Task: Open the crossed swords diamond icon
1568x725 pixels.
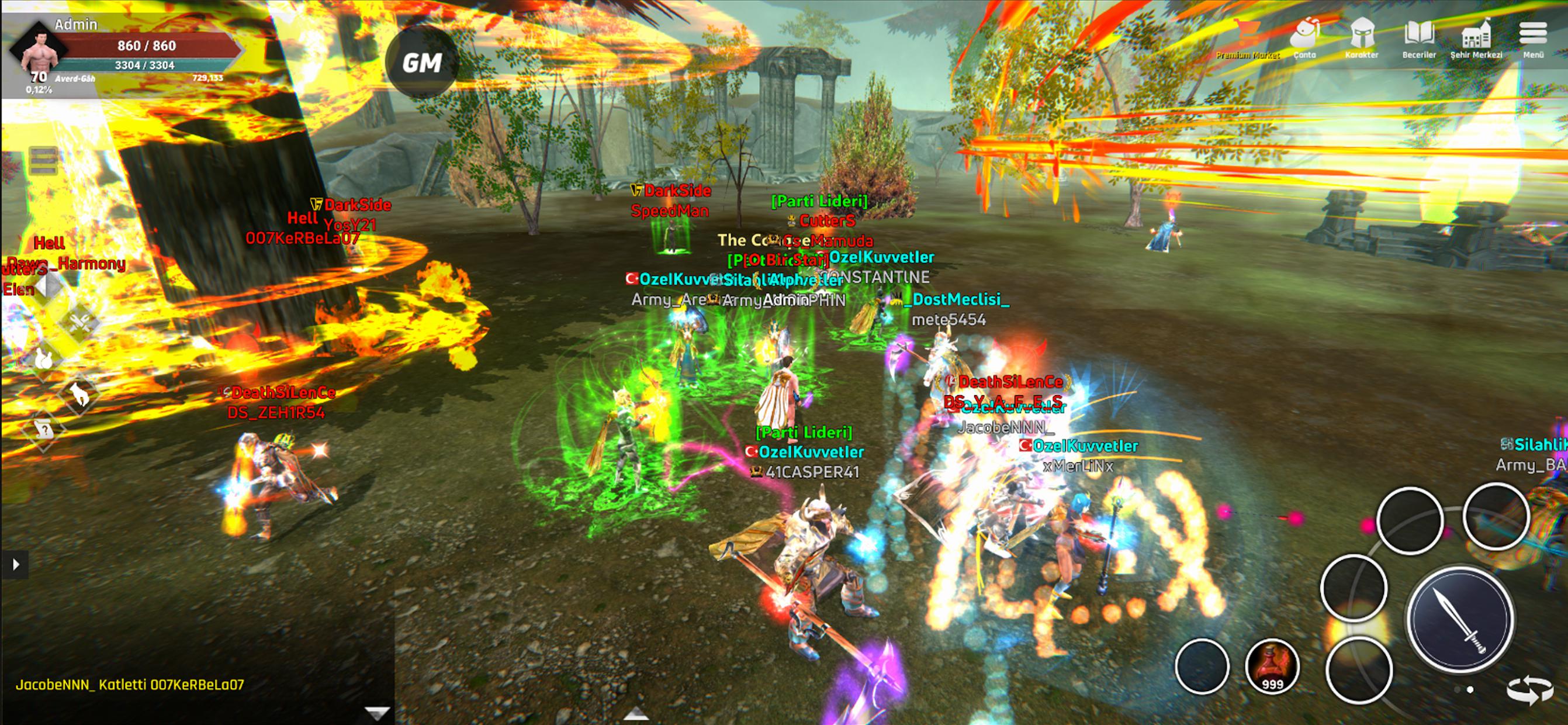Action: pos(79,322)
